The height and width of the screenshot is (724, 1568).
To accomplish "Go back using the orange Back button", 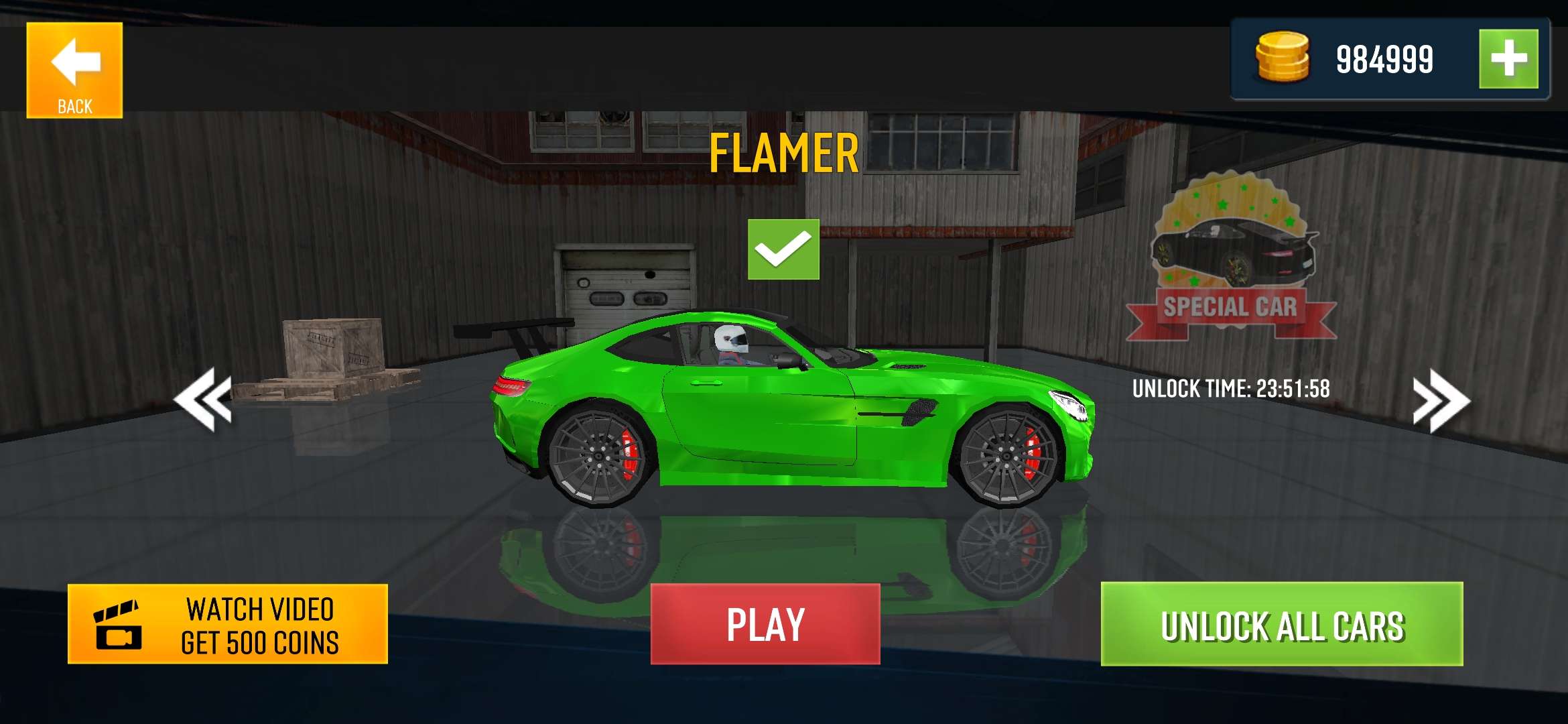I will (74, 70).
